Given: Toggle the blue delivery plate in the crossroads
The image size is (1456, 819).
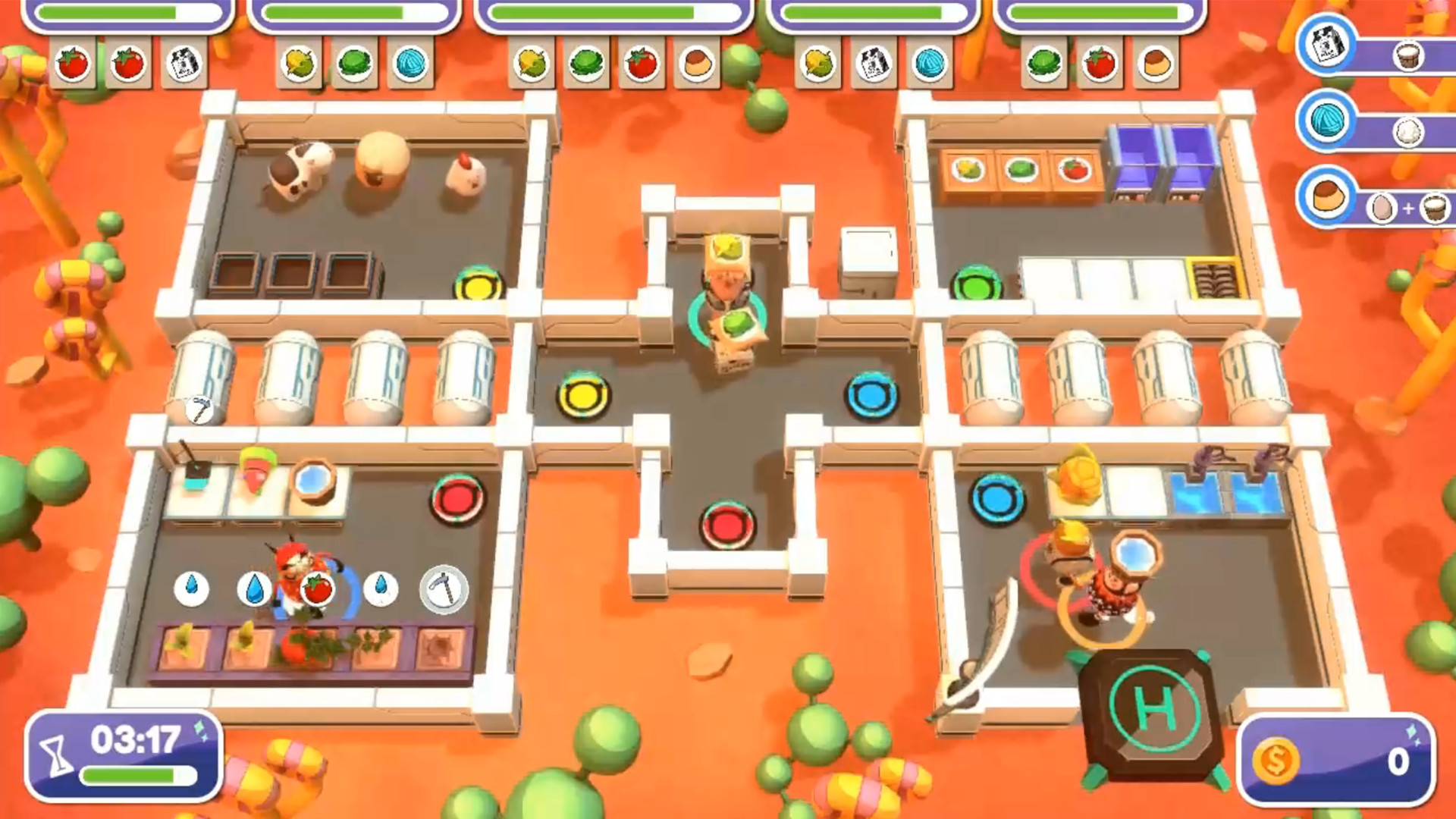Looking at the screenshot, I should [x=870, y=393].
